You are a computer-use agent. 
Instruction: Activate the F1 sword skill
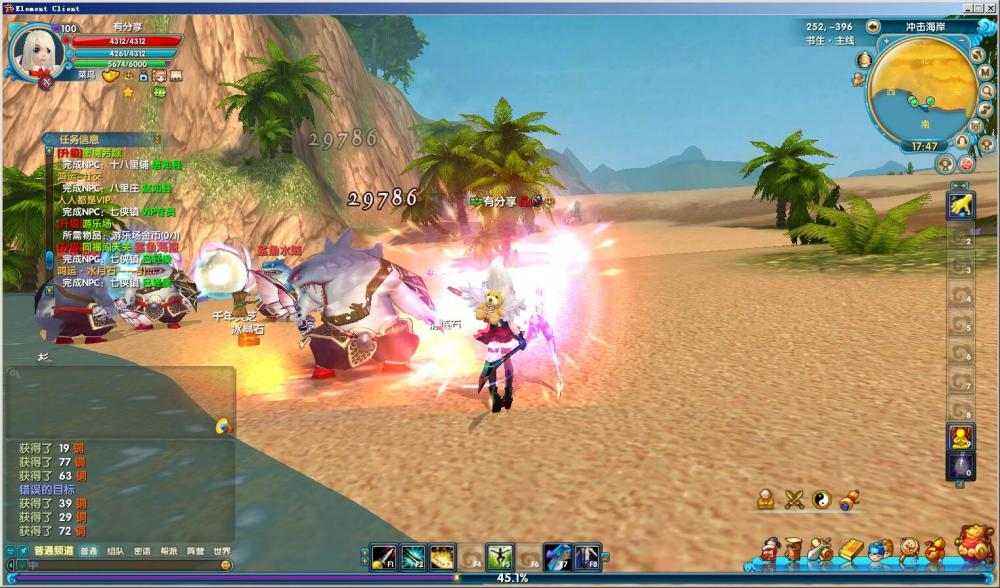pyautogui.click(x=383, y=557)
